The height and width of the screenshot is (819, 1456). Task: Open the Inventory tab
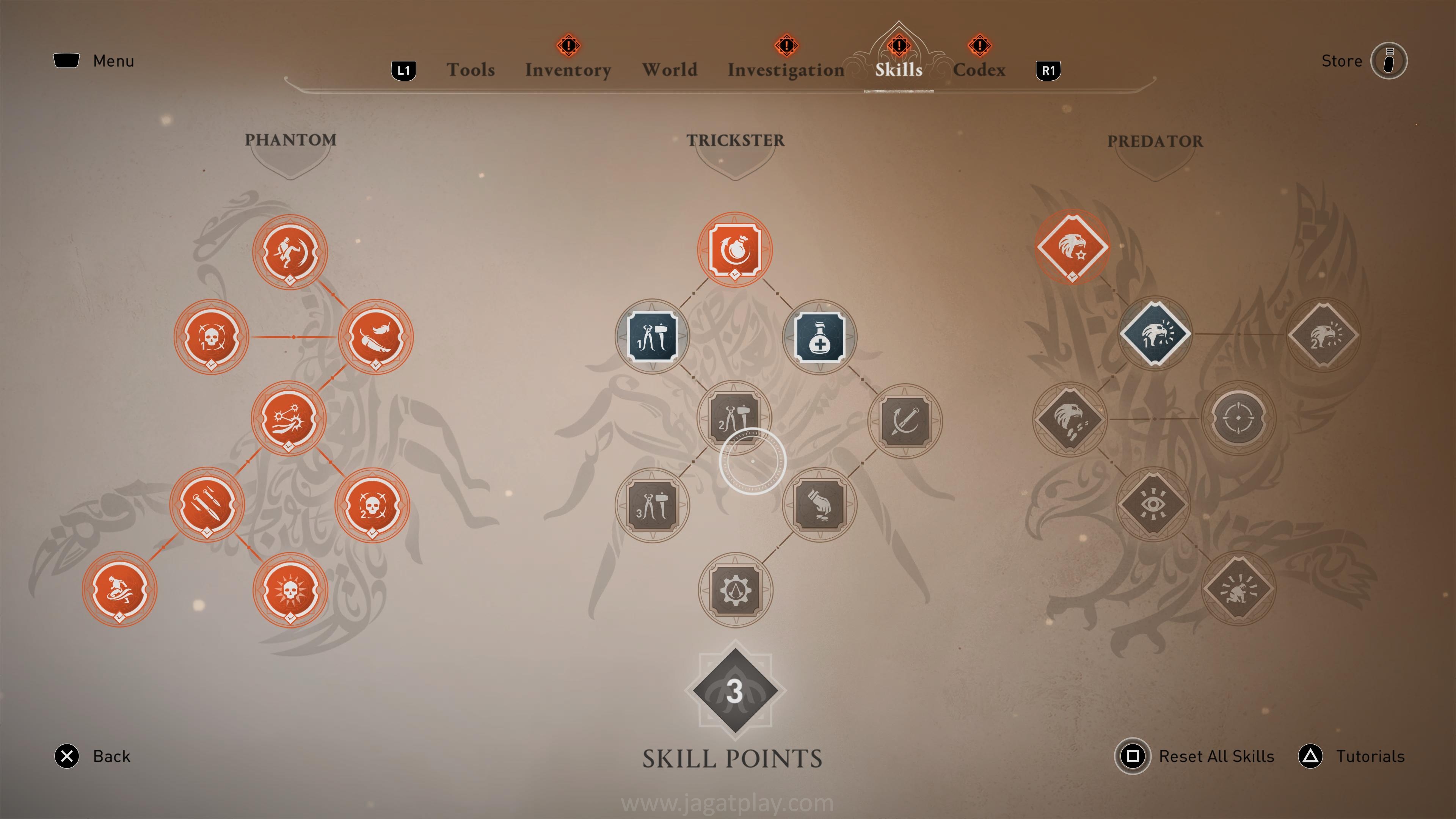coord(568,69)
